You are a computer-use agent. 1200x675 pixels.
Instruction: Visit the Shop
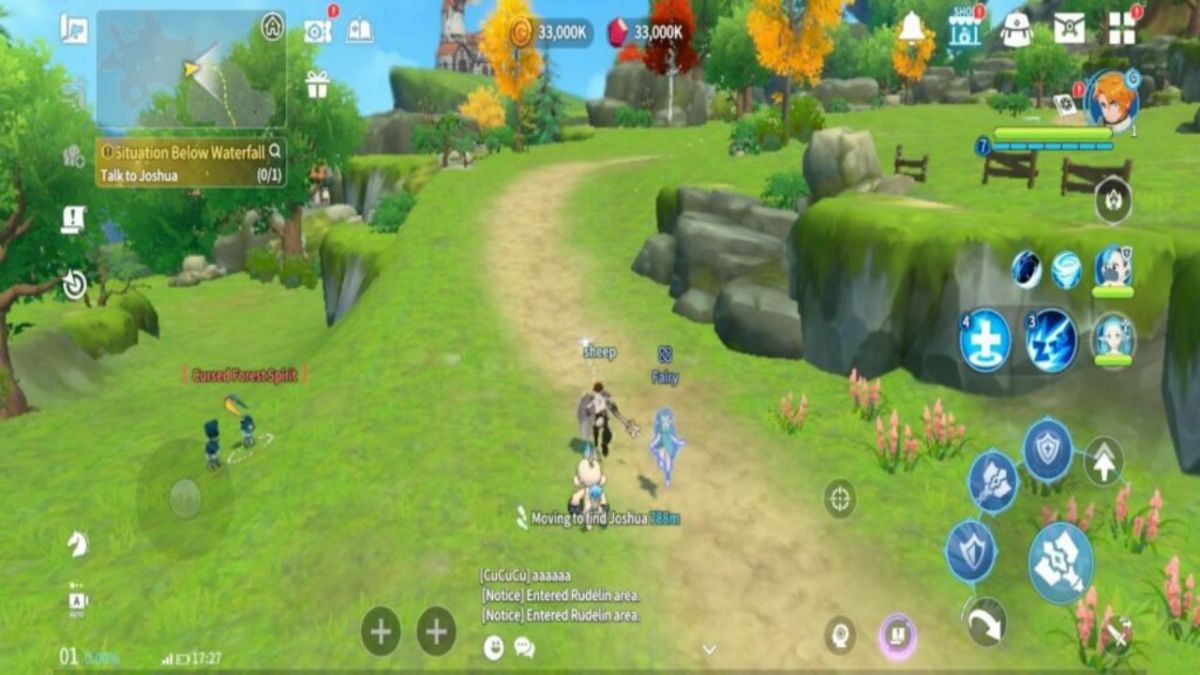point(965,28)
